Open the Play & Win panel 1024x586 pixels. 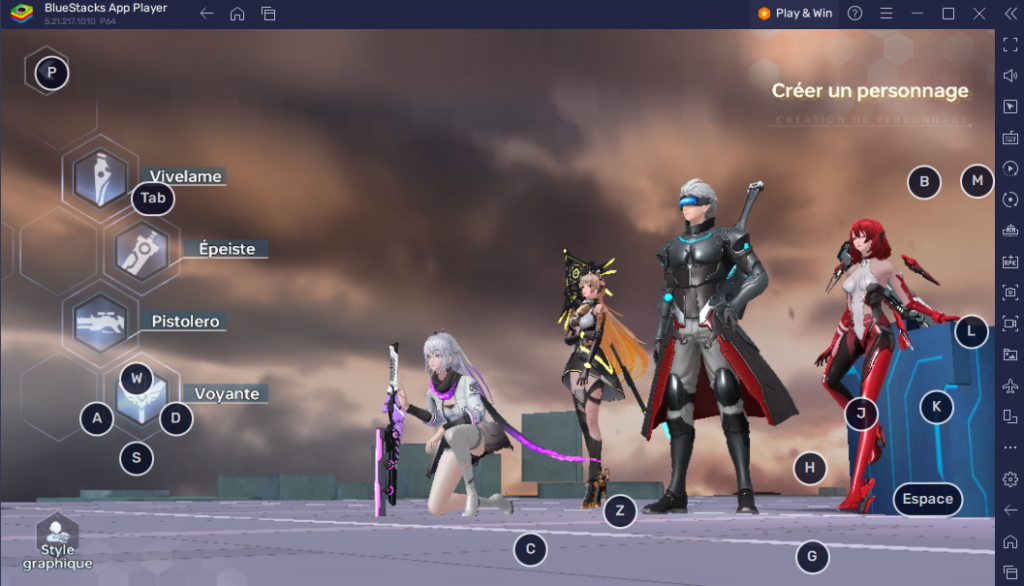(x=795, y=13)
